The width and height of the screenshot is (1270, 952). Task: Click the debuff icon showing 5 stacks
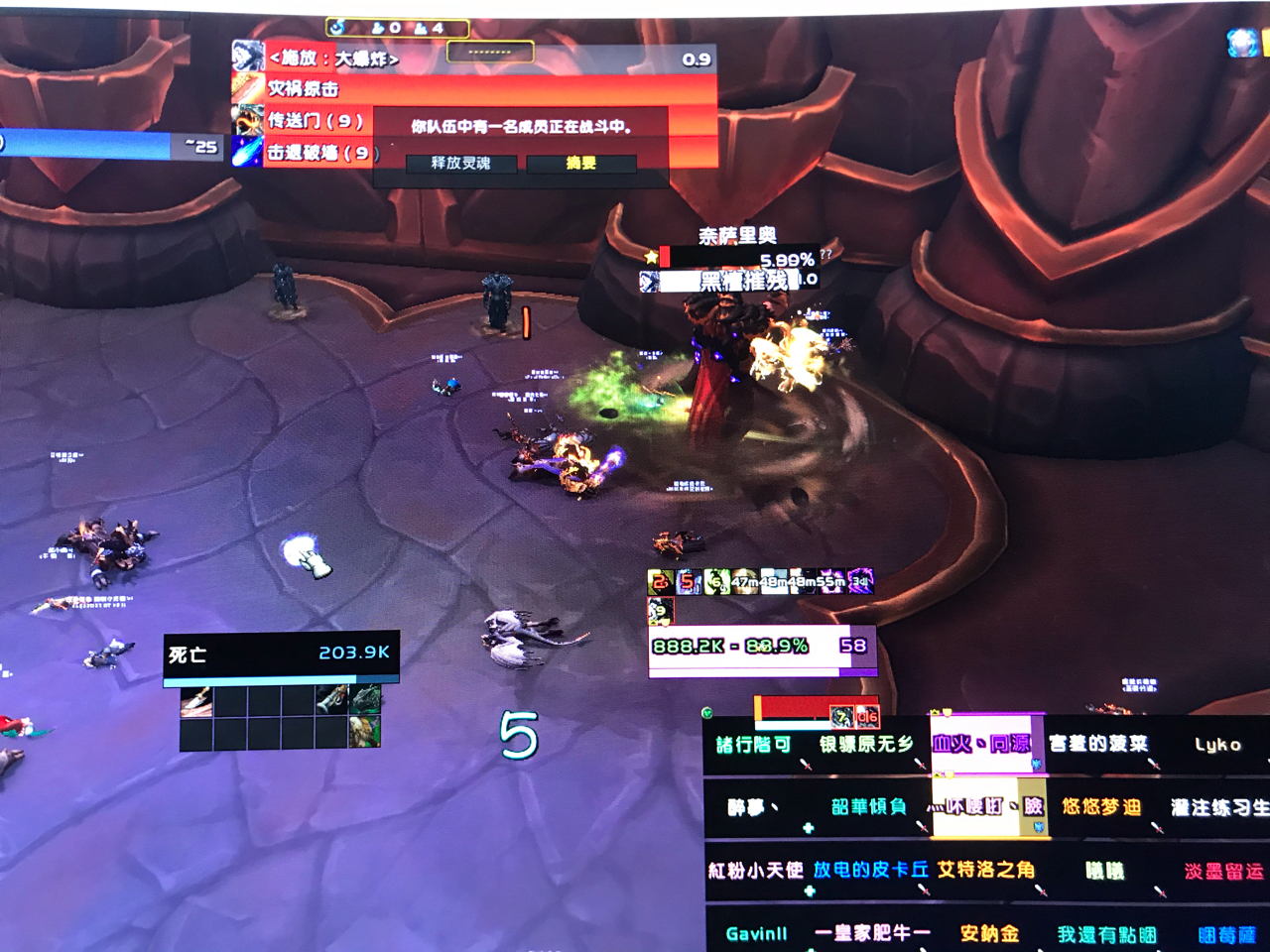[x=687, y=581]
